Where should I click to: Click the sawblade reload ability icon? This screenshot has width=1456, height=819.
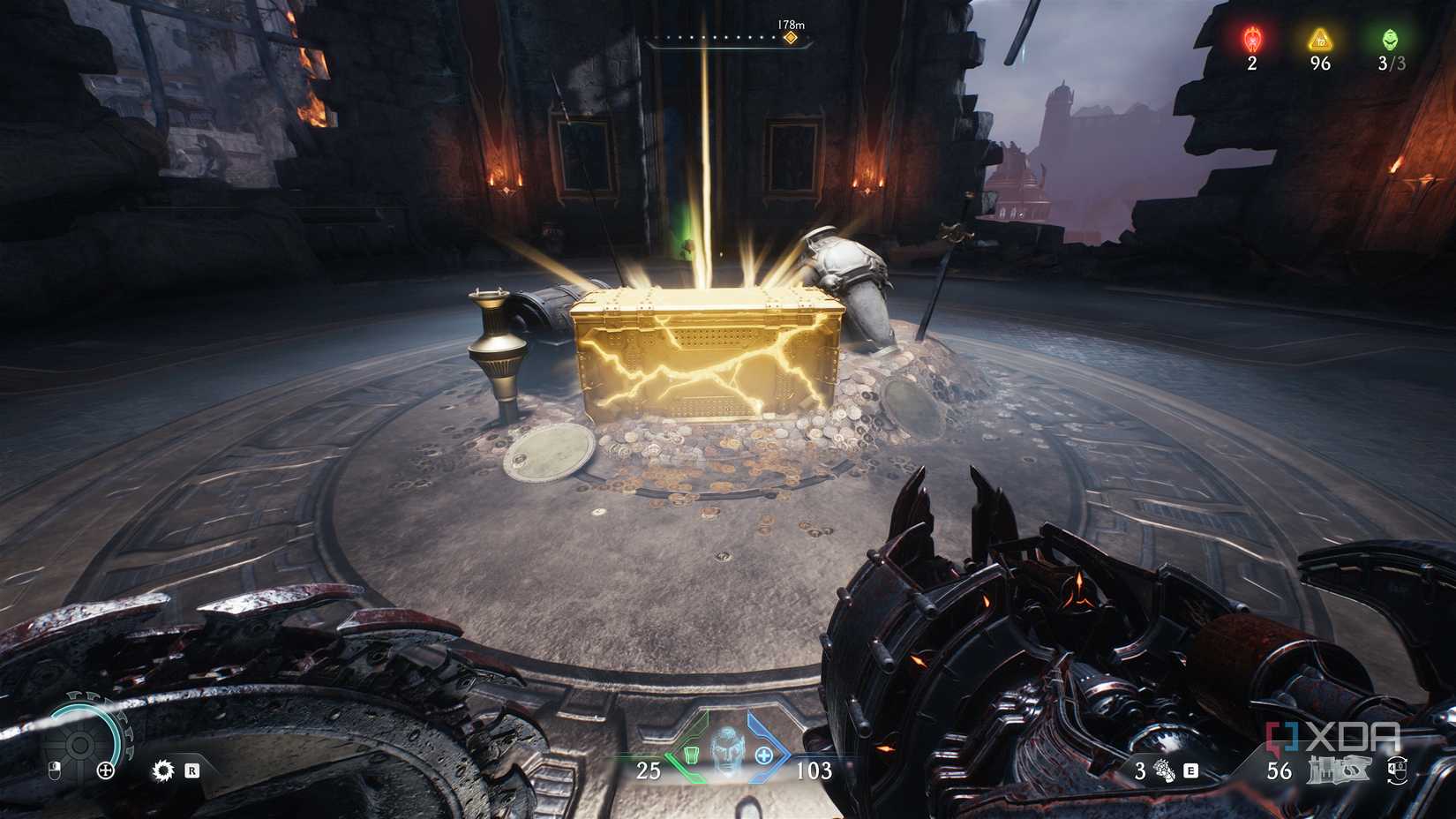point(163,770)
